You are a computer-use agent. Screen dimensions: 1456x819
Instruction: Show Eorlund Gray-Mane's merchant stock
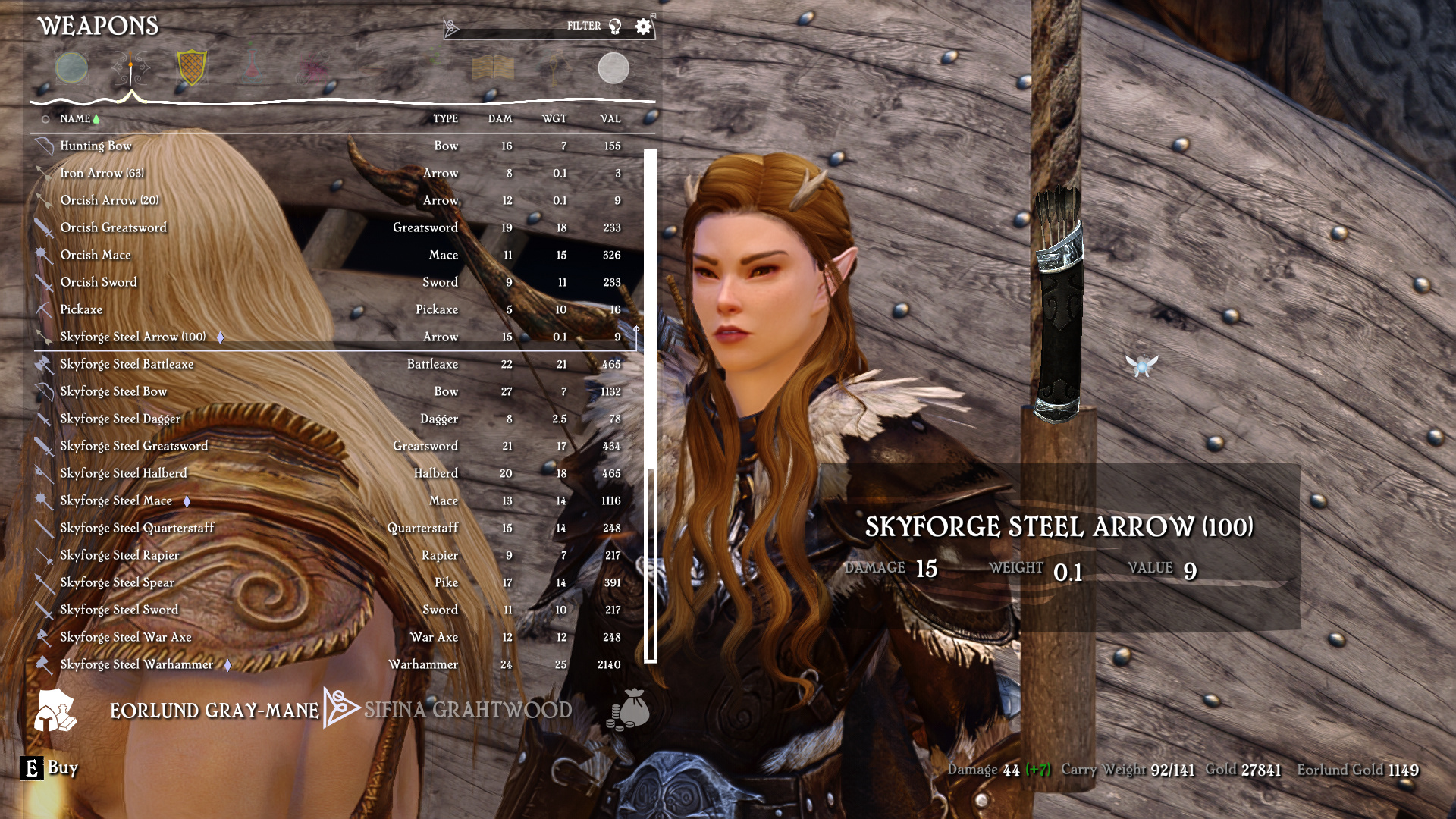tap(214, 711)
